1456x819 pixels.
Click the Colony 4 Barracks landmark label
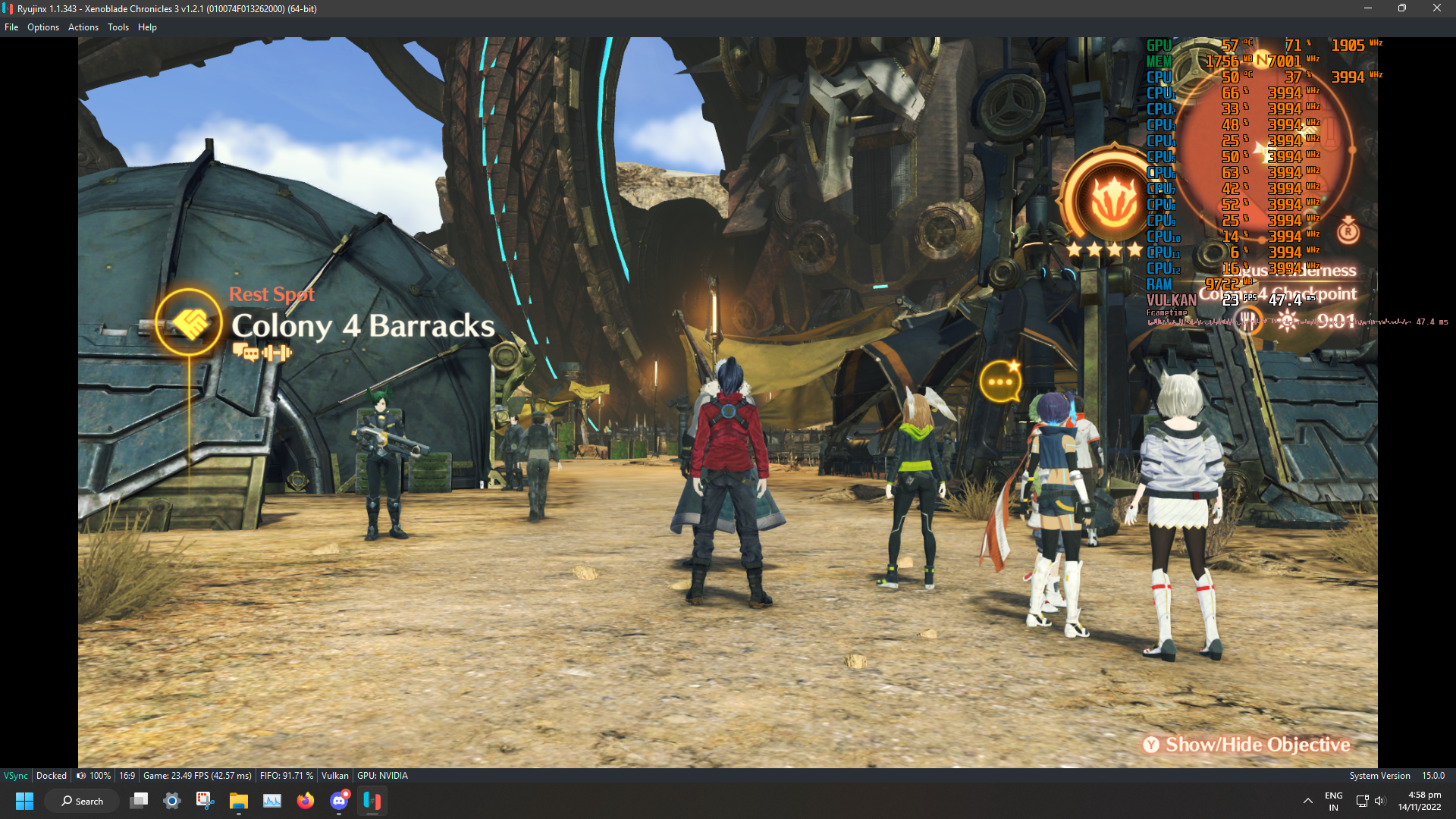coord(362,326)
